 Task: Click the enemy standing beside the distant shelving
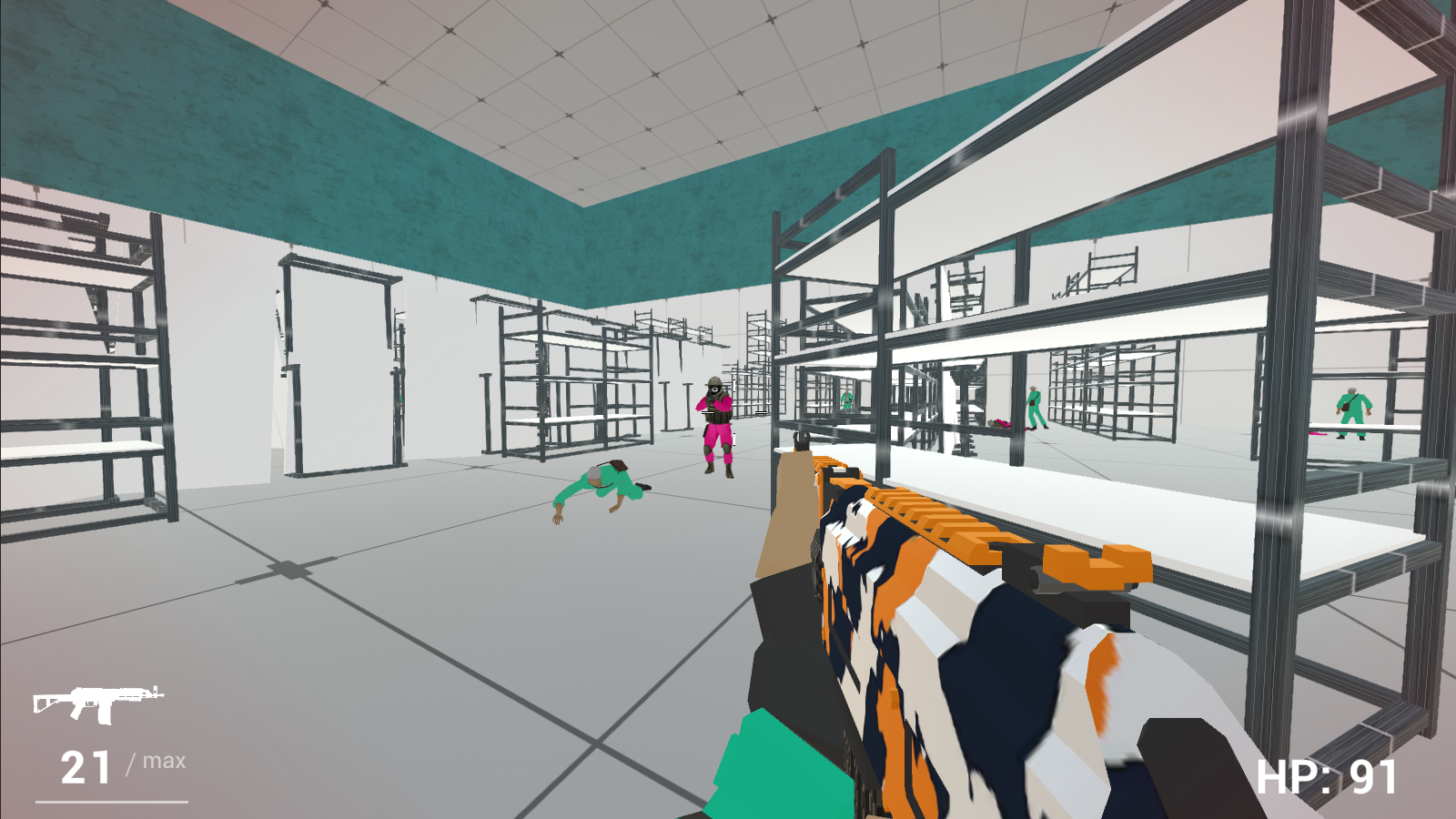point(846,400)
